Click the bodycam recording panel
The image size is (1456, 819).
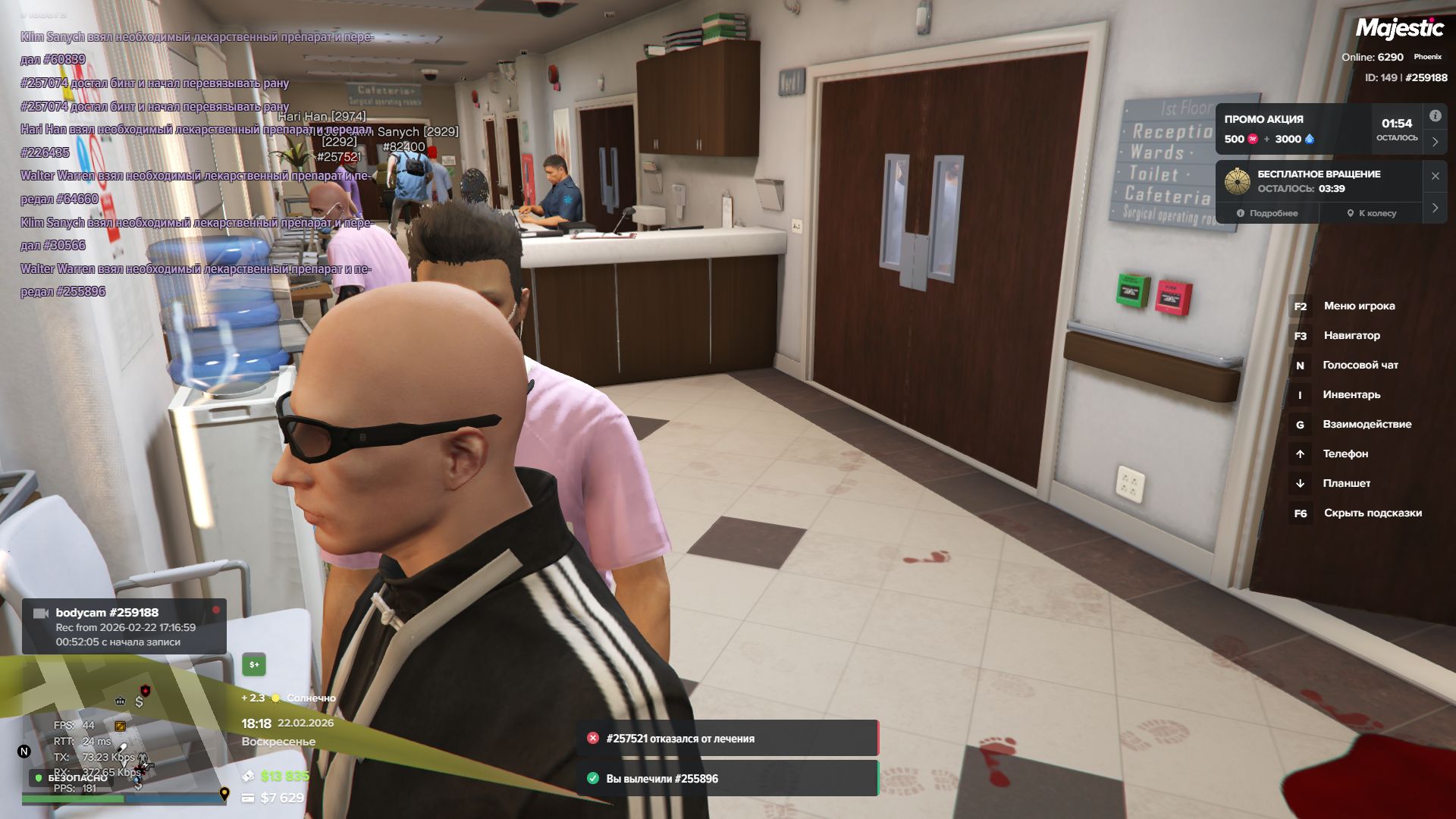124,626
